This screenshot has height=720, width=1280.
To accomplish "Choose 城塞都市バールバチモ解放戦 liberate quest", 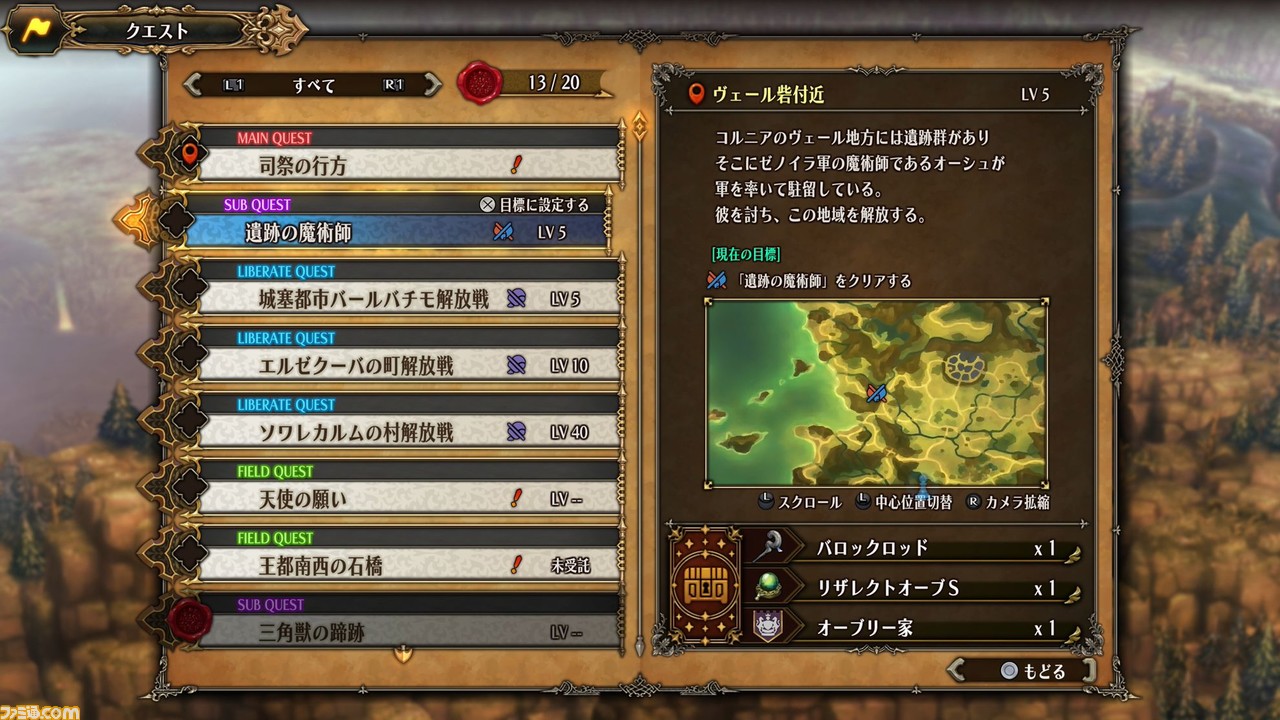I will 408,298.
